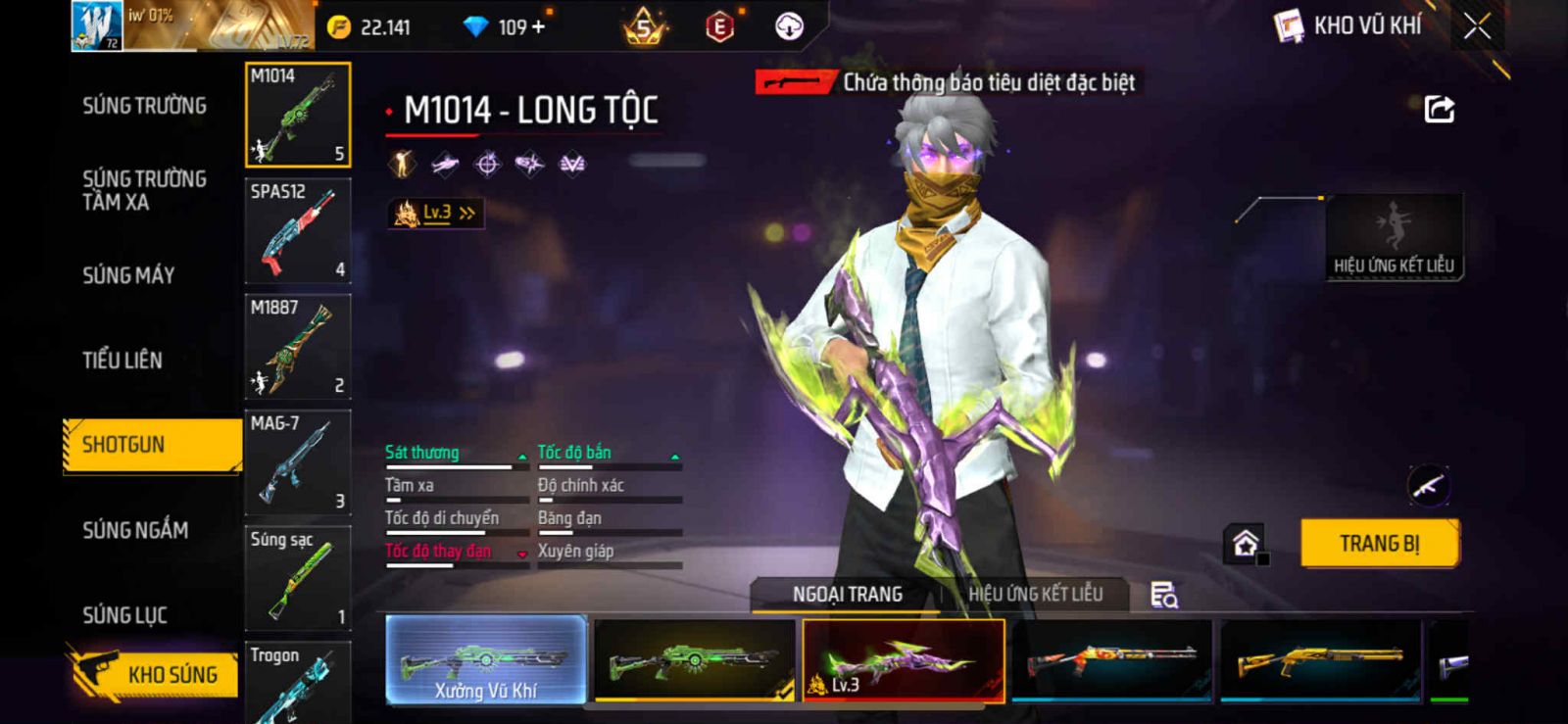Add diamonds with the plus button
Viewport: 1568px width, 724px height.
[x=537, y=27]
